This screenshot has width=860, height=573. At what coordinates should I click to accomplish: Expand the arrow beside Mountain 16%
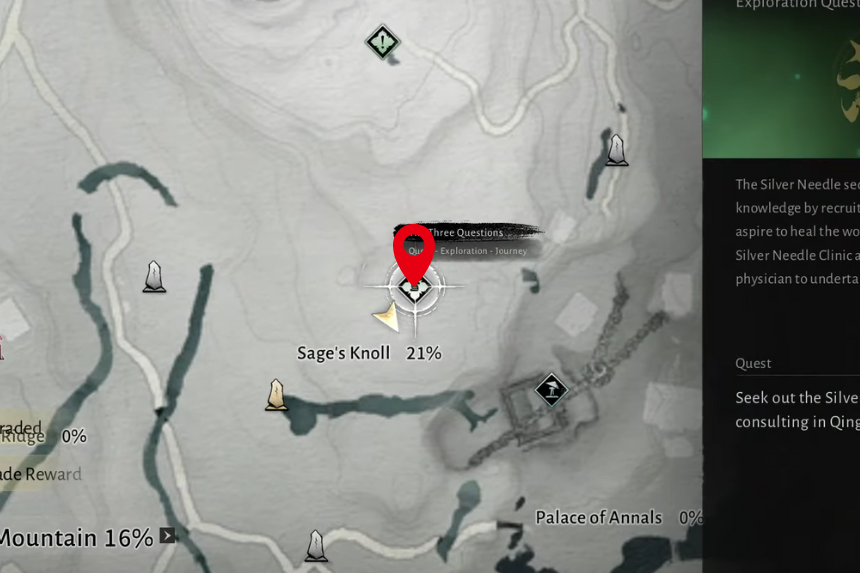pyautogui.click(x=168, y=536)
